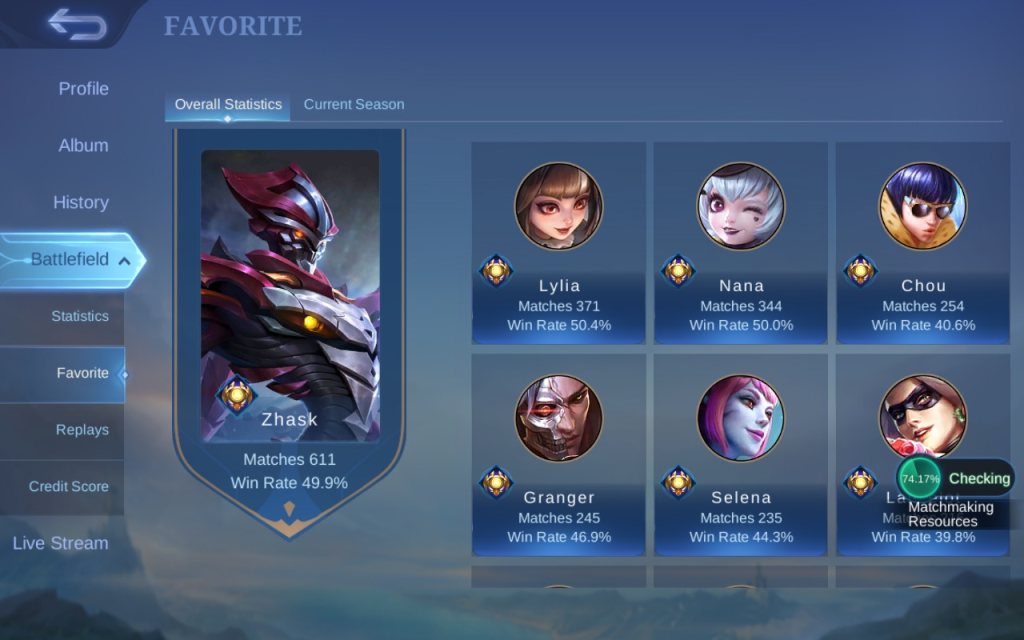The height and width of the screenshot is (640, 1024).
Task: Switch to the Current Season tab
Action: pyautogui.click(x=354, y=105)
